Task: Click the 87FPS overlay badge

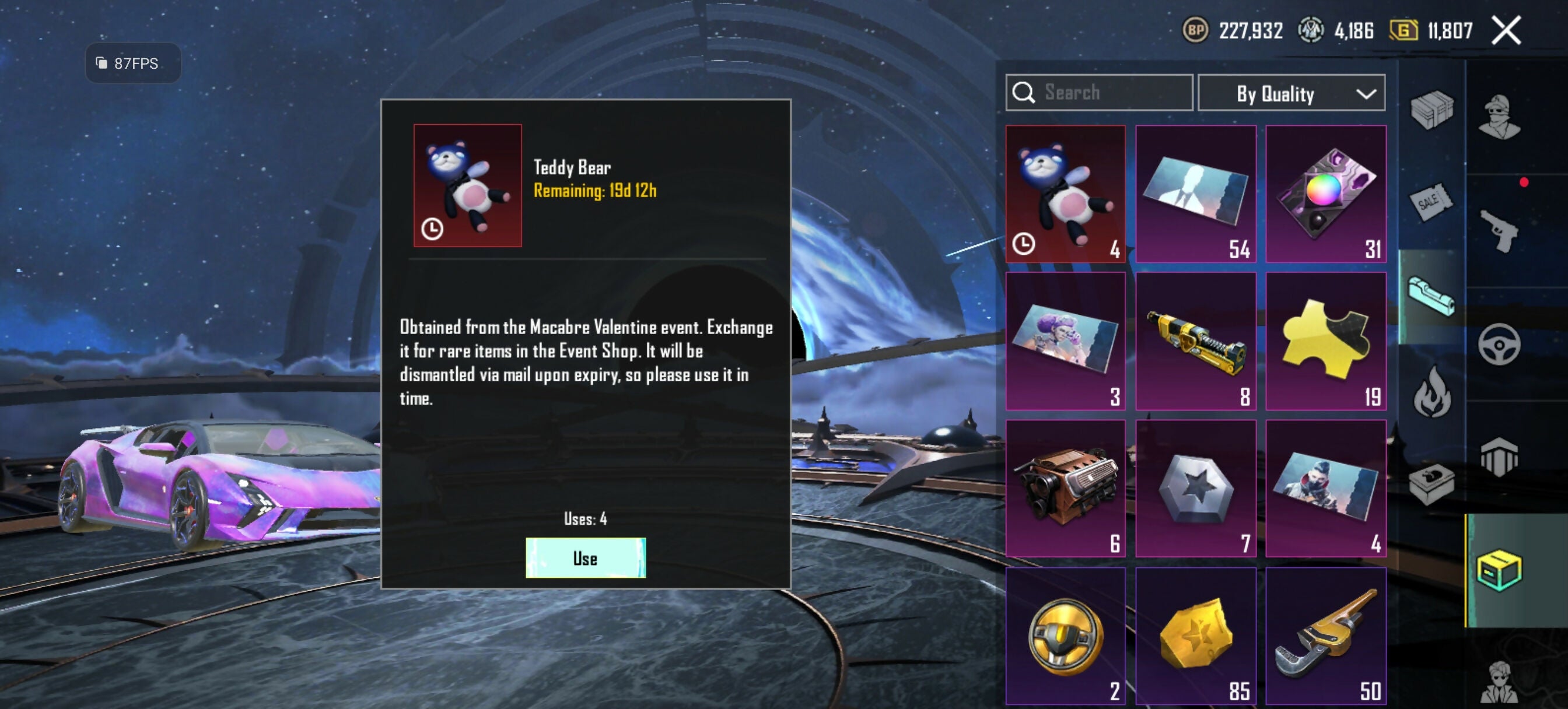Action: point(134,64)
